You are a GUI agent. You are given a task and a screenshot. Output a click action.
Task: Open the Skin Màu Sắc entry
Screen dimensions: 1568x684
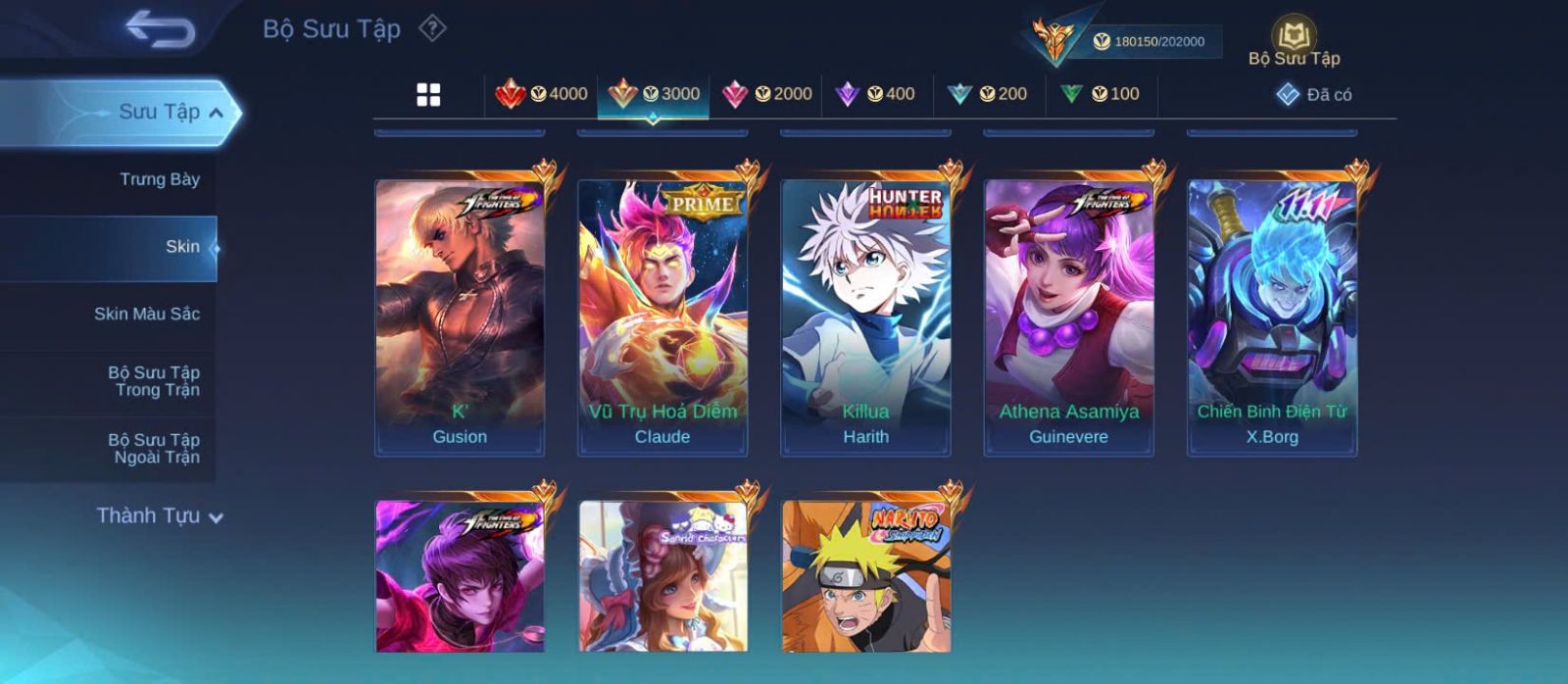pyautogui.click(x=147, y=314)
